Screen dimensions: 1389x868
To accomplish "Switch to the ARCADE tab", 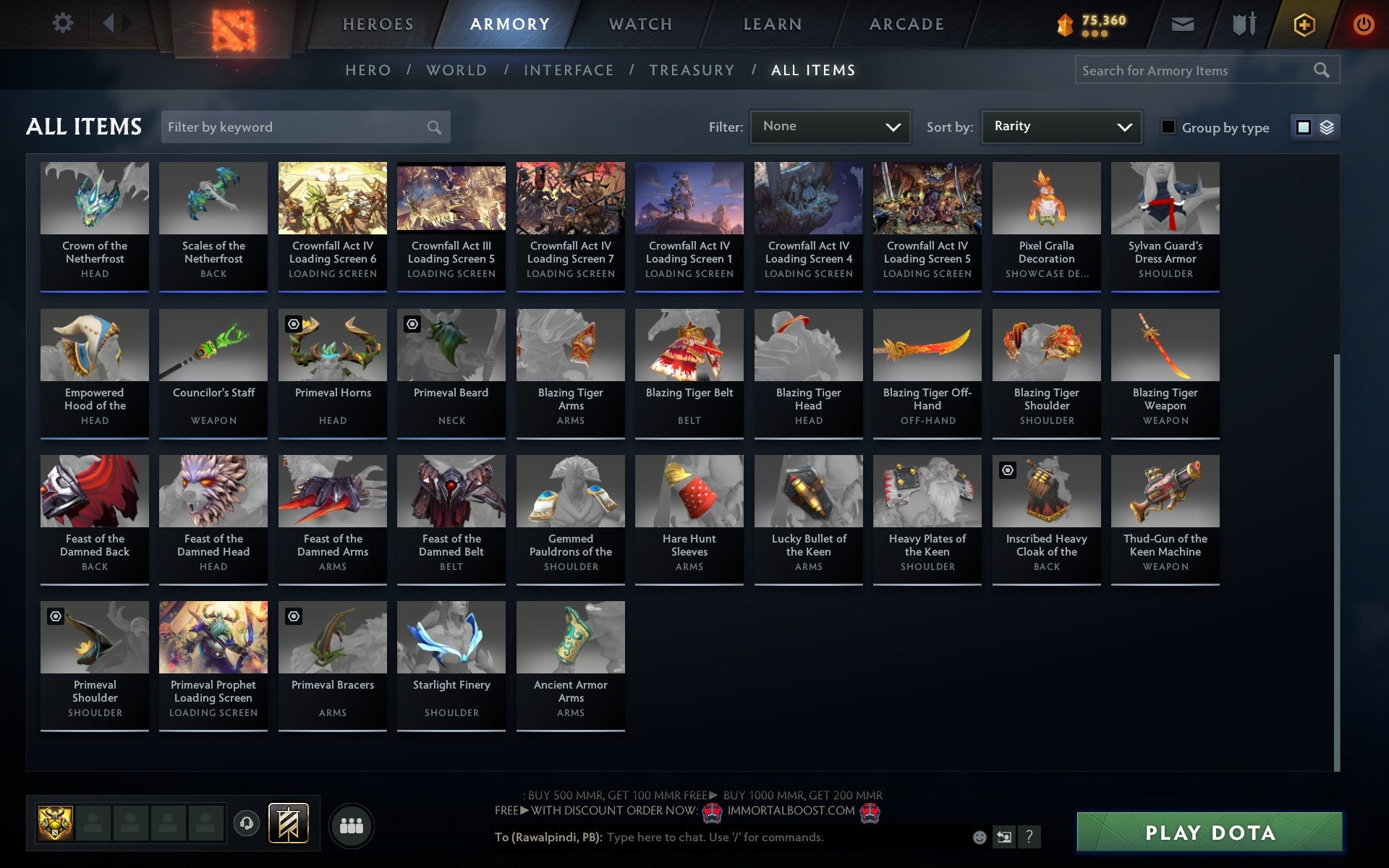I will click(906, 23).
